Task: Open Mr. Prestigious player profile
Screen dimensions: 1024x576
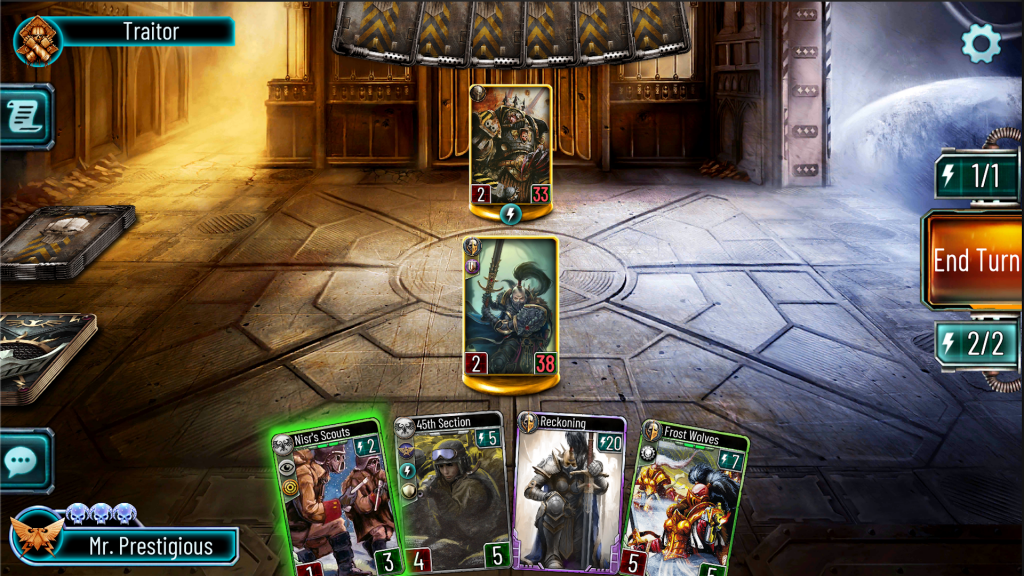Action: tap(150, 546)
